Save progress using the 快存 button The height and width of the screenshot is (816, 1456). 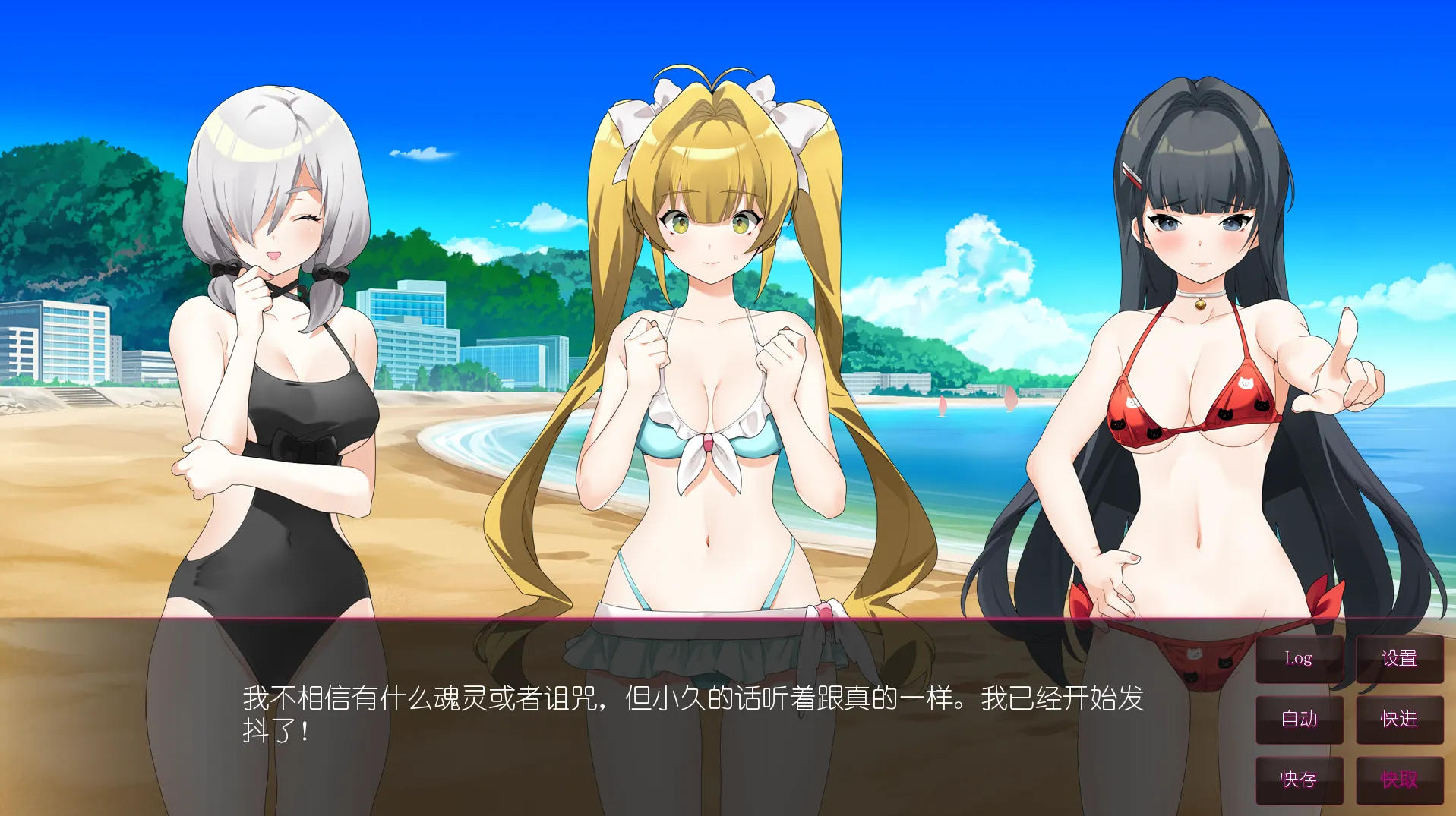1299,779
